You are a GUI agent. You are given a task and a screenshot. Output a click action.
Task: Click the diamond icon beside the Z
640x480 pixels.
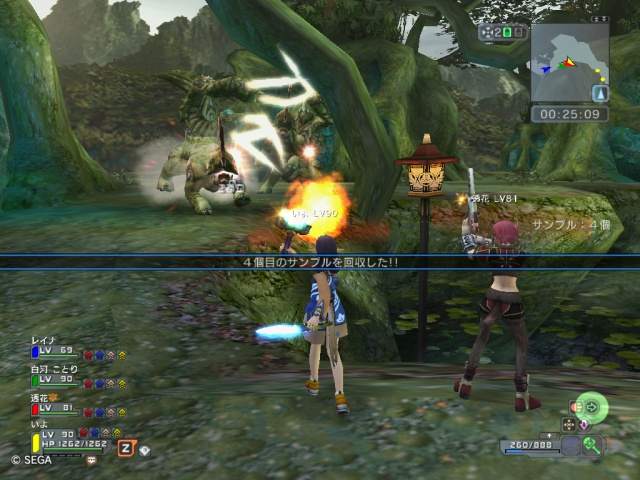pos(145,451)
